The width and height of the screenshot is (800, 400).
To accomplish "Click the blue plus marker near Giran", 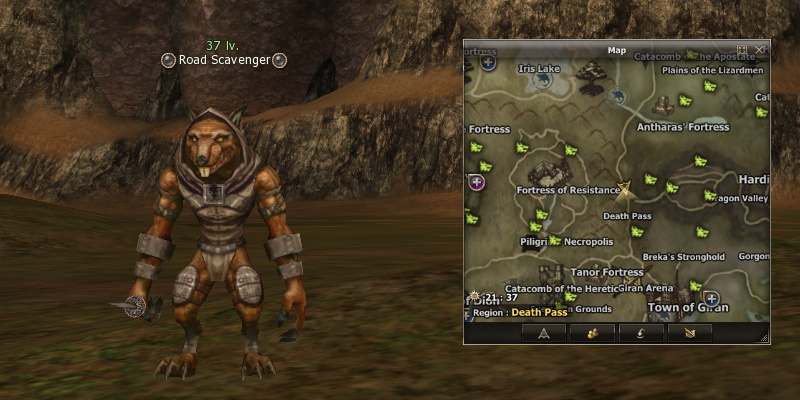I will (x=711, y=298).
